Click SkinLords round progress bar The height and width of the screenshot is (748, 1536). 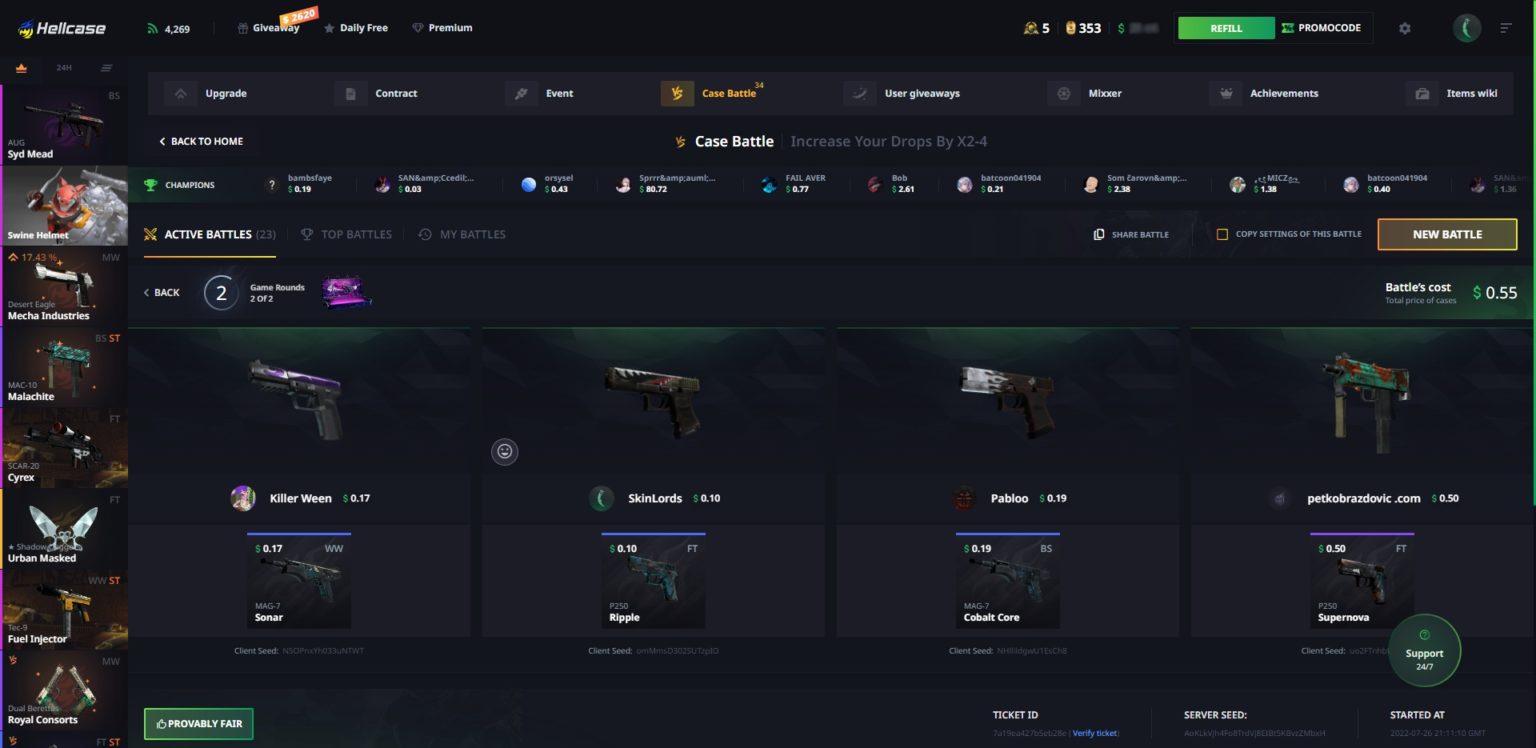[654, 533]
